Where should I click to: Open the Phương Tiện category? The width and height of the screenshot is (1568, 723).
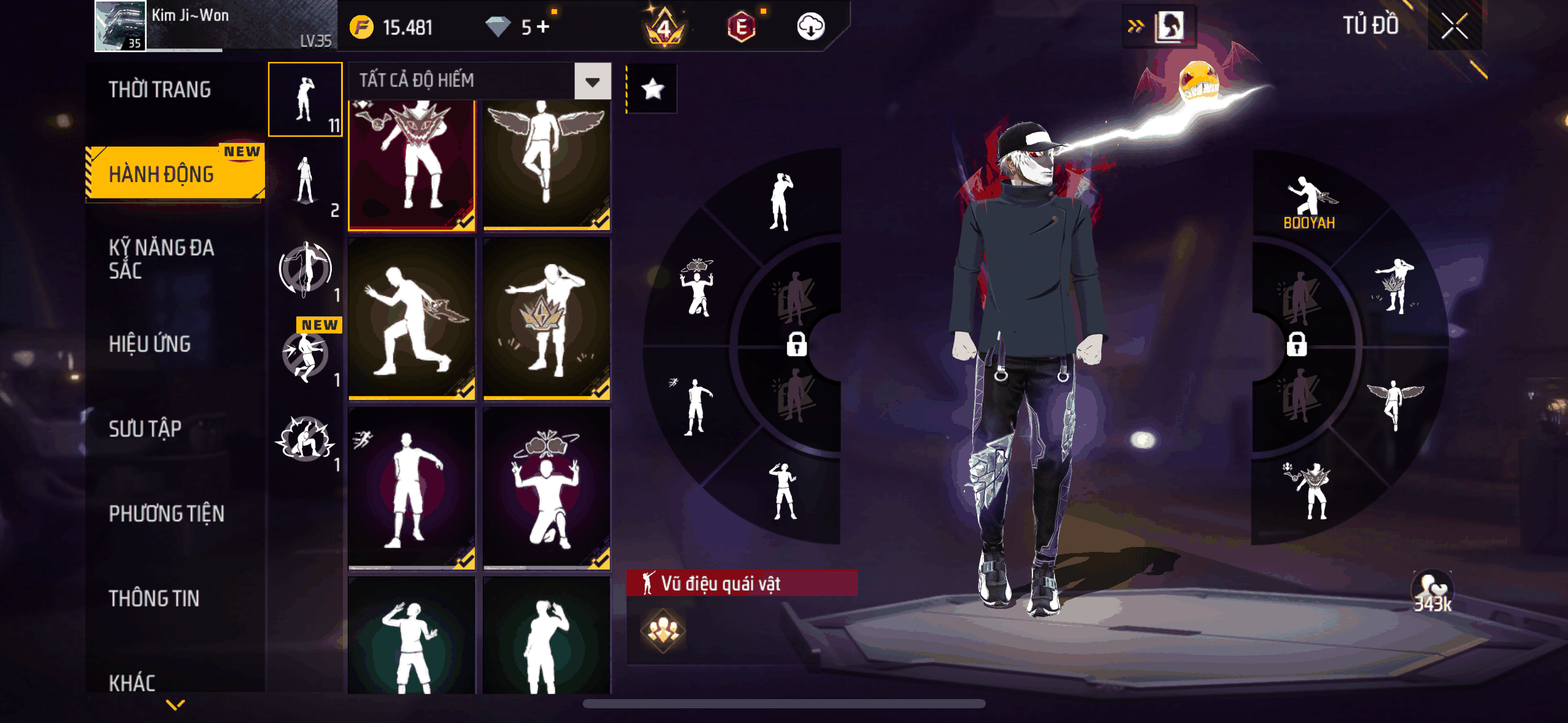[166, 513]
